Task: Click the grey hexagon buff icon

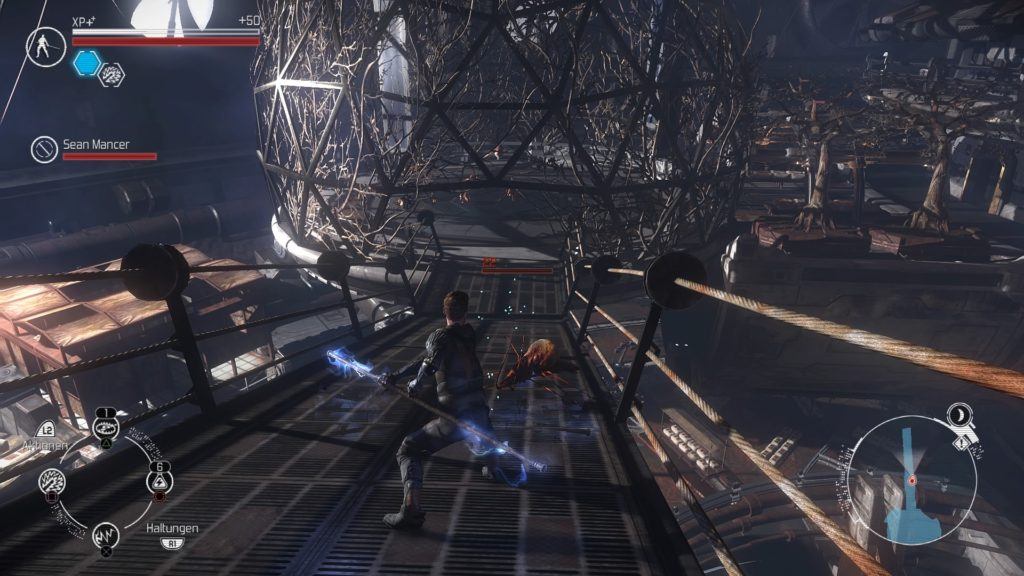Action: pos(112,73)
